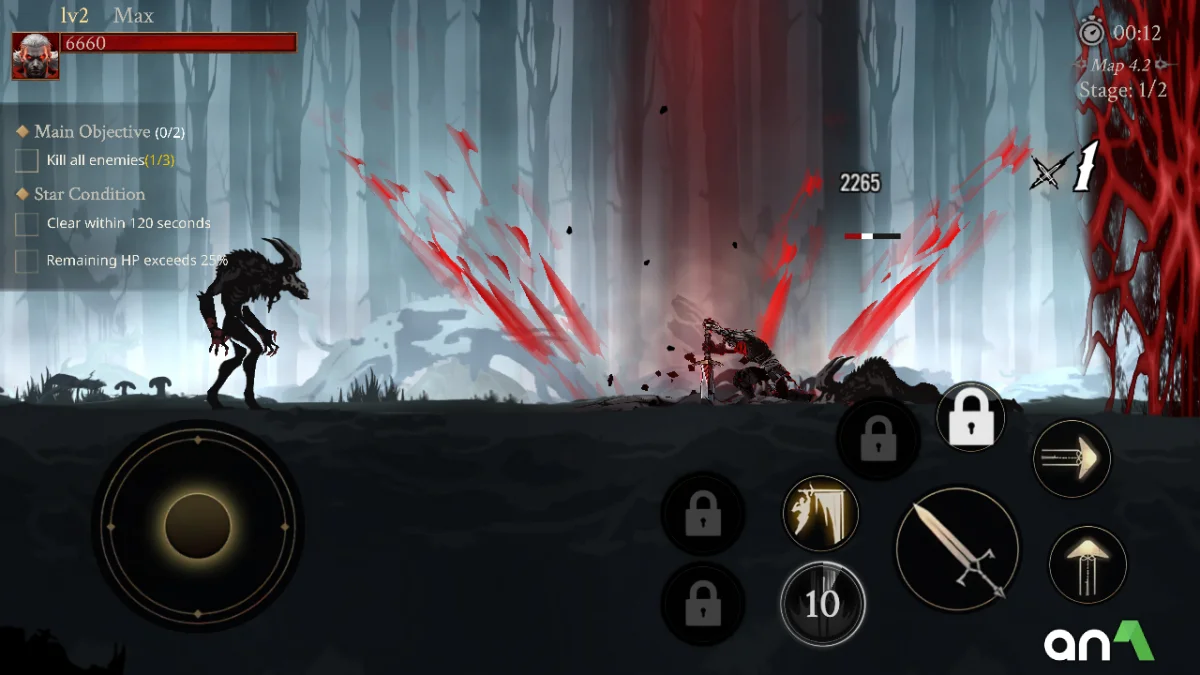Use the claw slash skill
This screenshot has height=675, width=1200.
coord(820,512)
